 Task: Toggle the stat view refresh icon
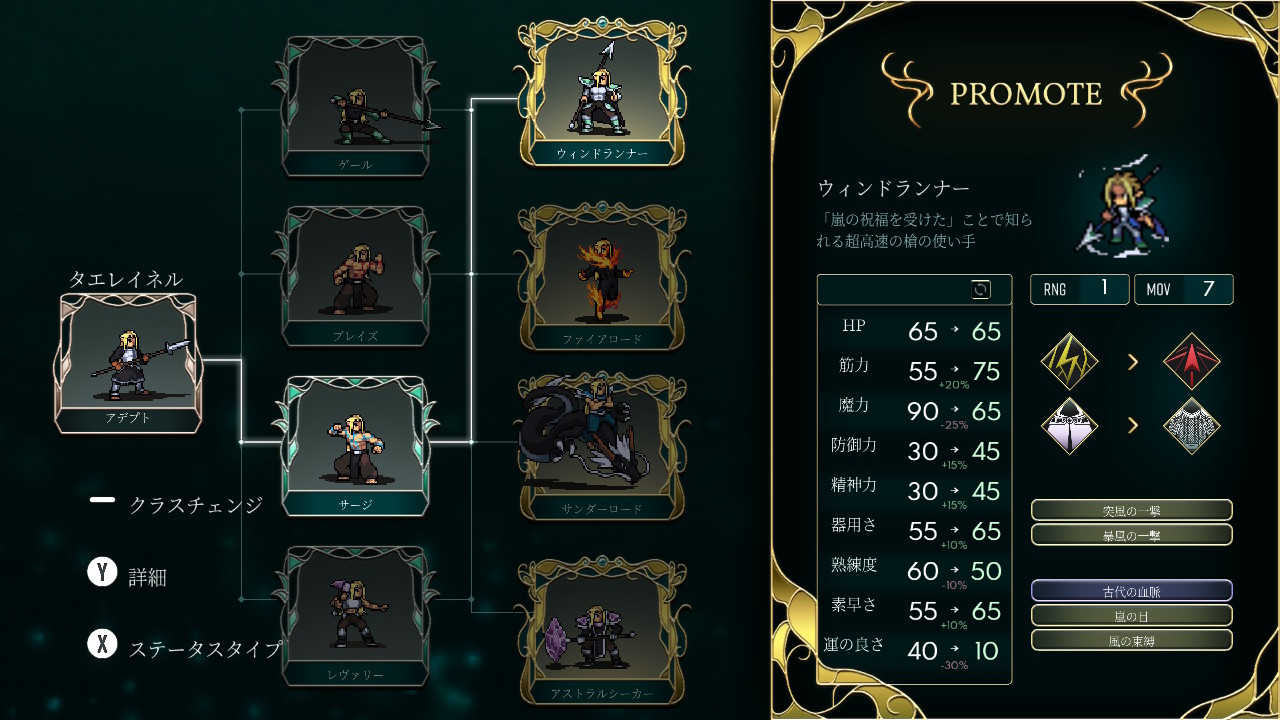click(x=981, y=290)
